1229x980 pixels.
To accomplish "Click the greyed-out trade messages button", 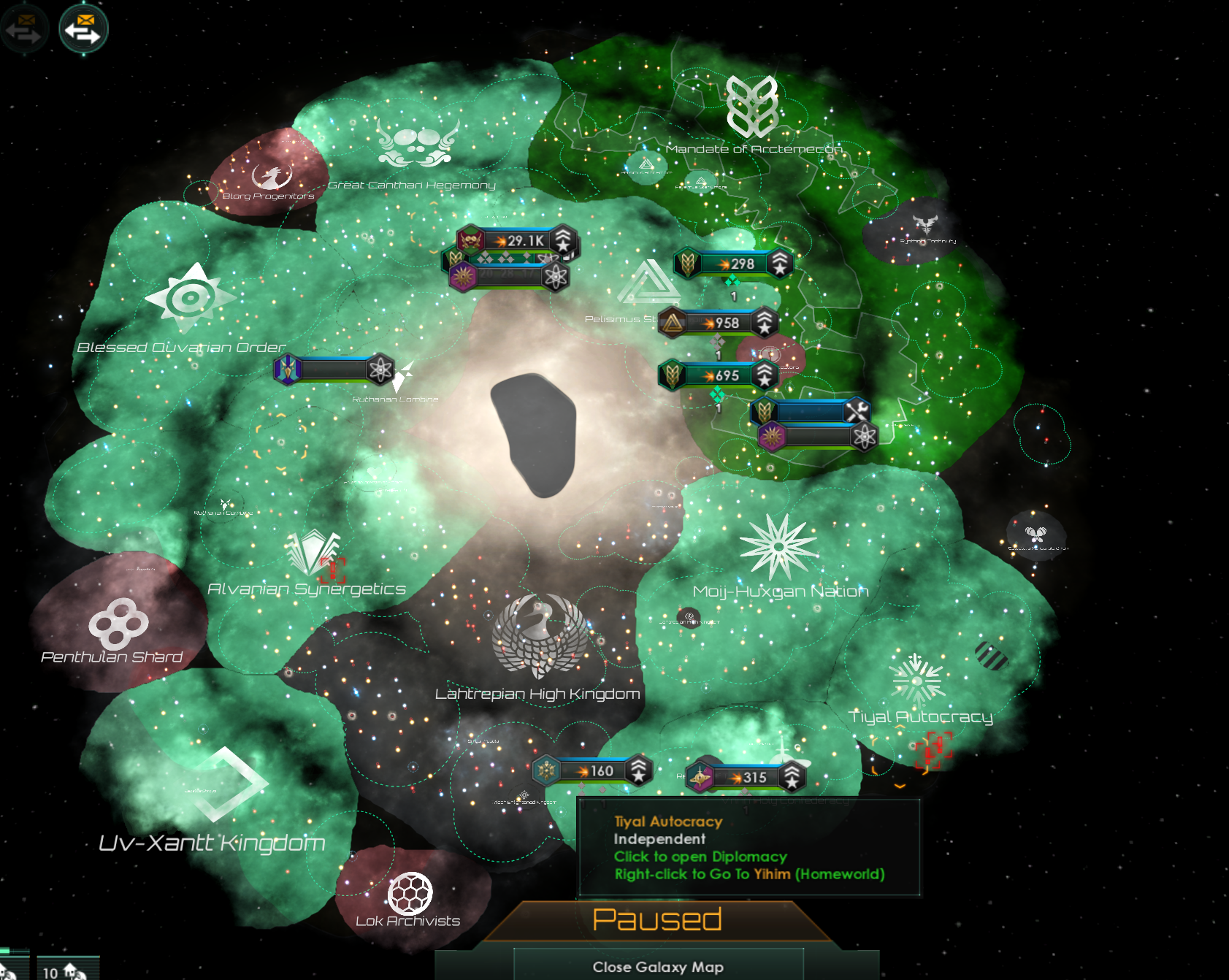I will click(23, 29).
